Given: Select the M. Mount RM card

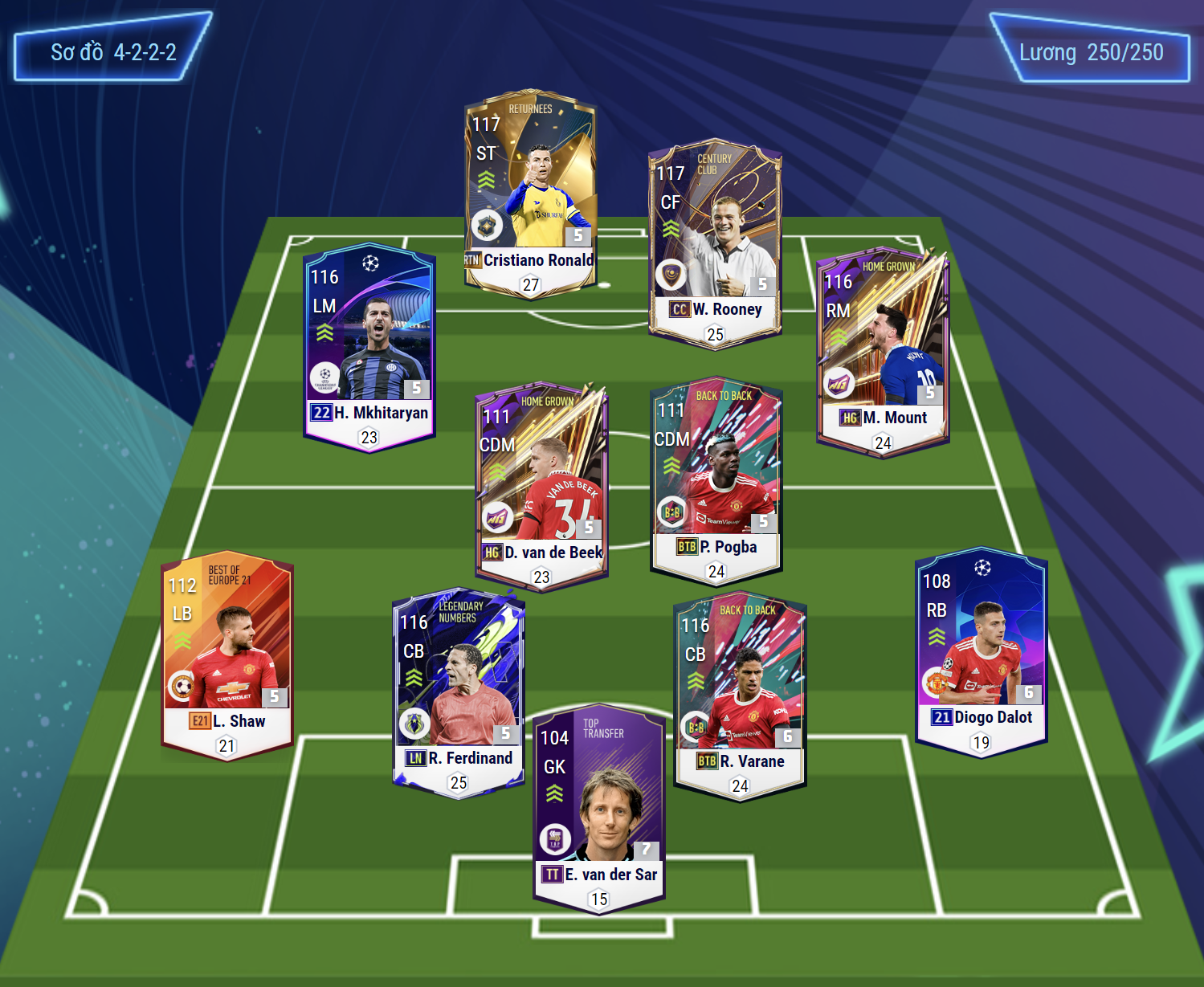Looking at the screenshot, I should (883, 351).
